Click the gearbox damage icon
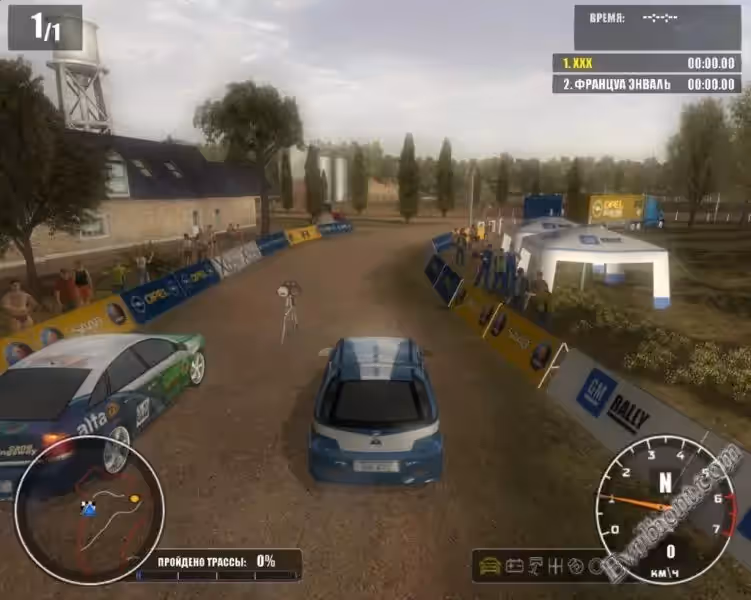The height and width of the screenshot is (600, 751). point(556,566)
